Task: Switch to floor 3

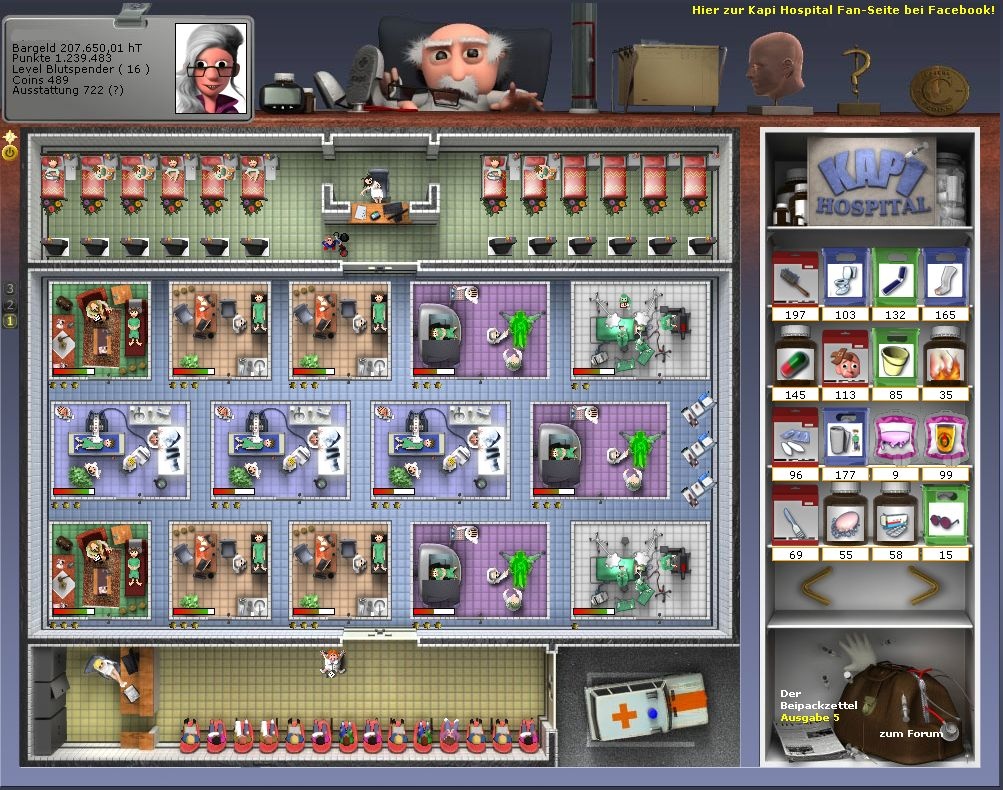Action: coord(10,289)
